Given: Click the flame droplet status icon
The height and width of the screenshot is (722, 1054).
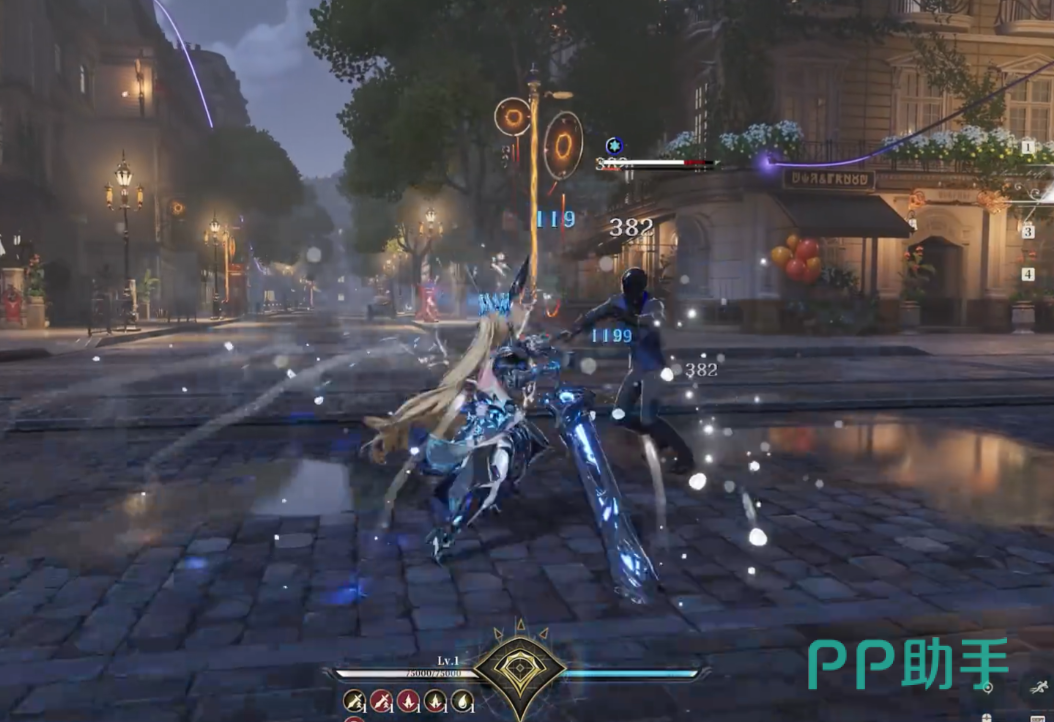Looking at the screenshot, I should tap(461, 701).
